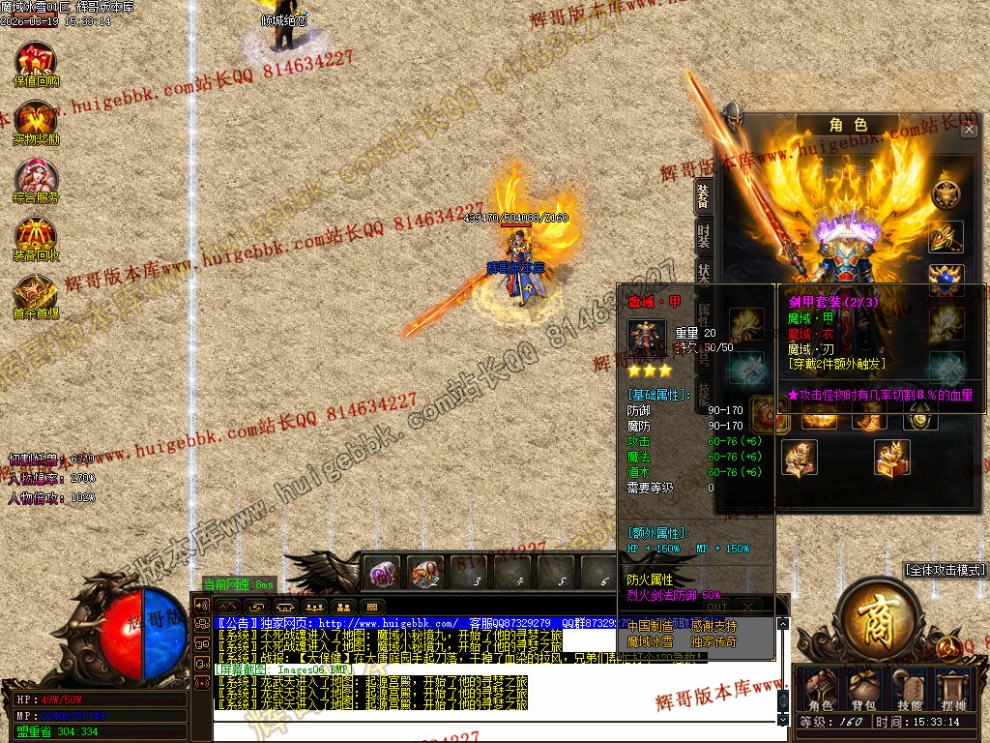Click the chat input field
This screenshot has width=990, height=743.
[x=490, y=730]
